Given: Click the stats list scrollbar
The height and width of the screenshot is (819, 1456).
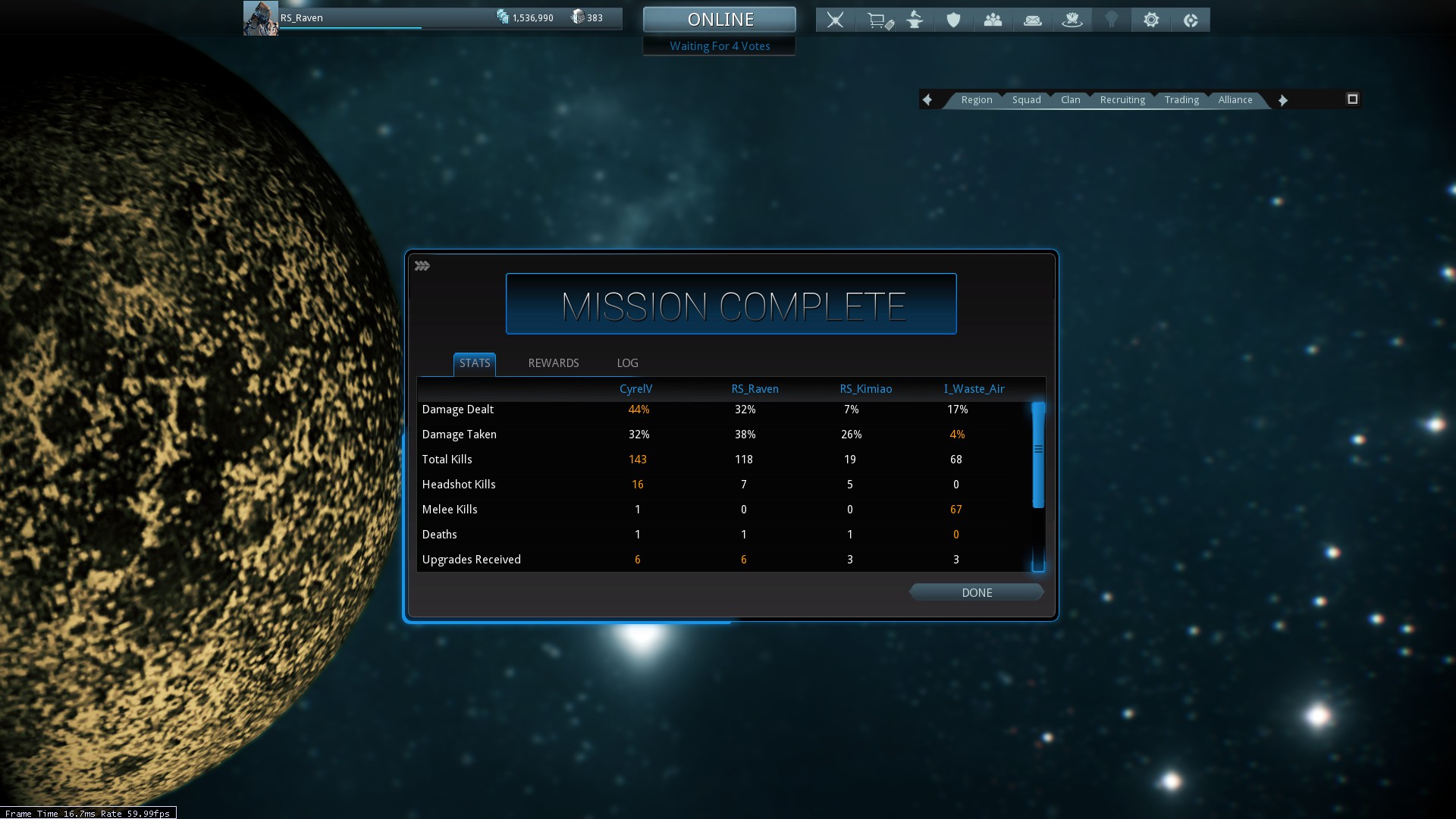Looking at the screenshot, I should click(x=1038, y=455).
